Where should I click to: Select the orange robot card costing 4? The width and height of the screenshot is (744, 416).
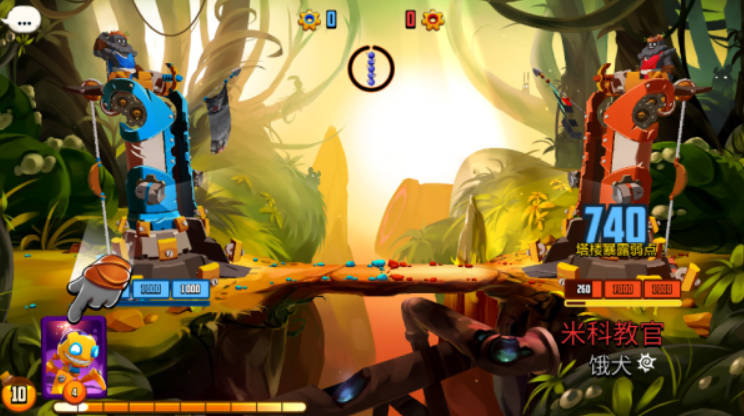(73, 356)
